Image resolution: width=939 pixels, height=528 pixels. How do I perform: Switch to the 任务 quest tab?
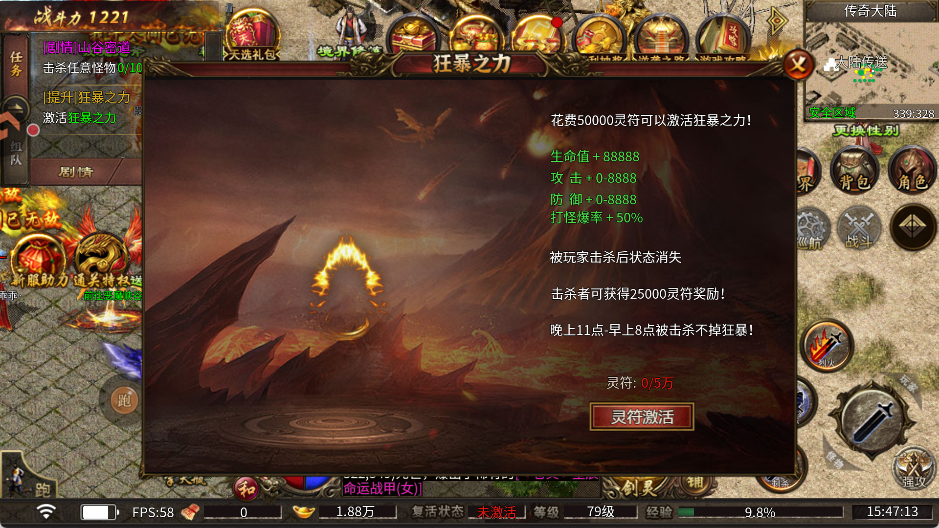pyautogui.click(x=16, y=63)
